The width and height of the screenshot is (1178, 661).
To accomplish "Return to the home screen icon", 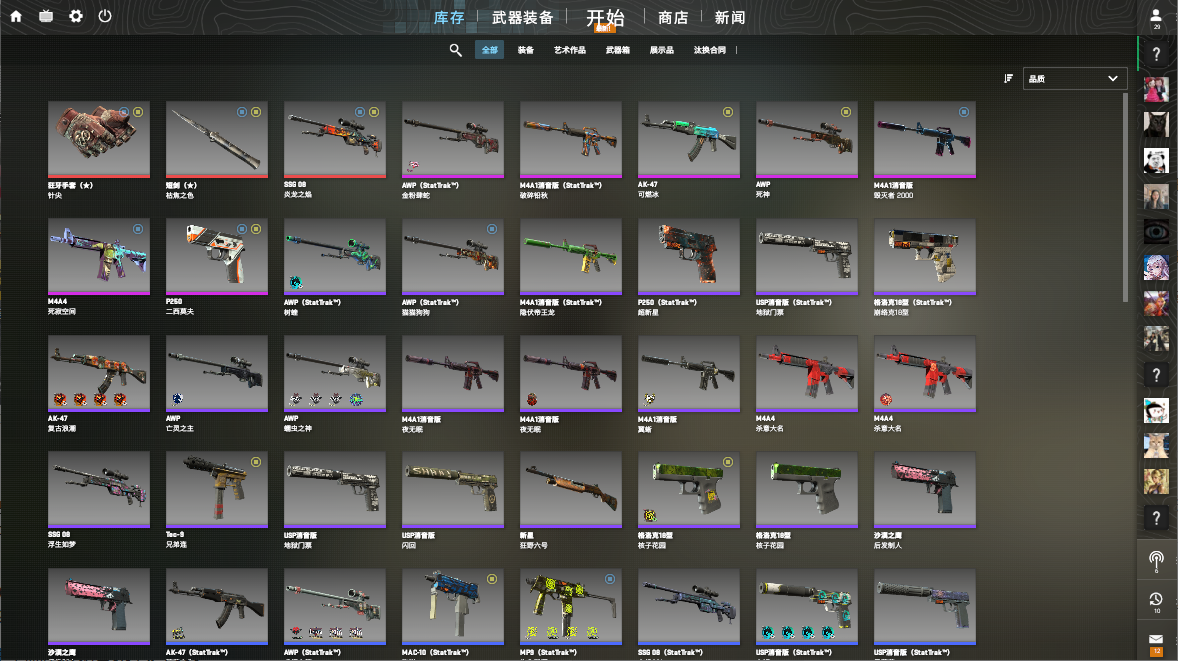I will pos(16,16).
